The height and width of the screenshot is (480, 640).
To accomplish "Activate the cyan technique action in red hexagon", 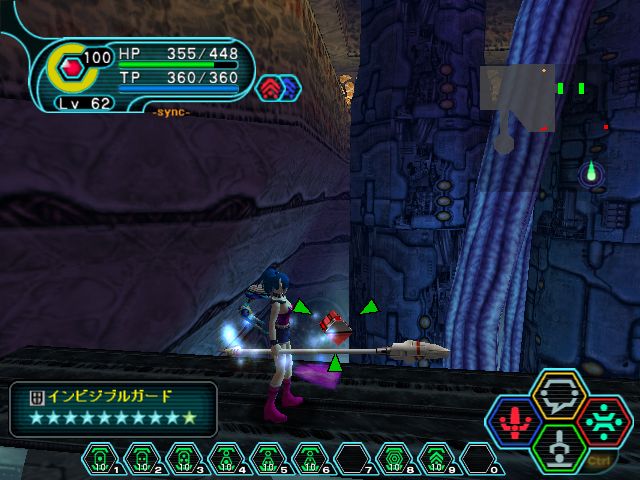I will coord(600,419).
